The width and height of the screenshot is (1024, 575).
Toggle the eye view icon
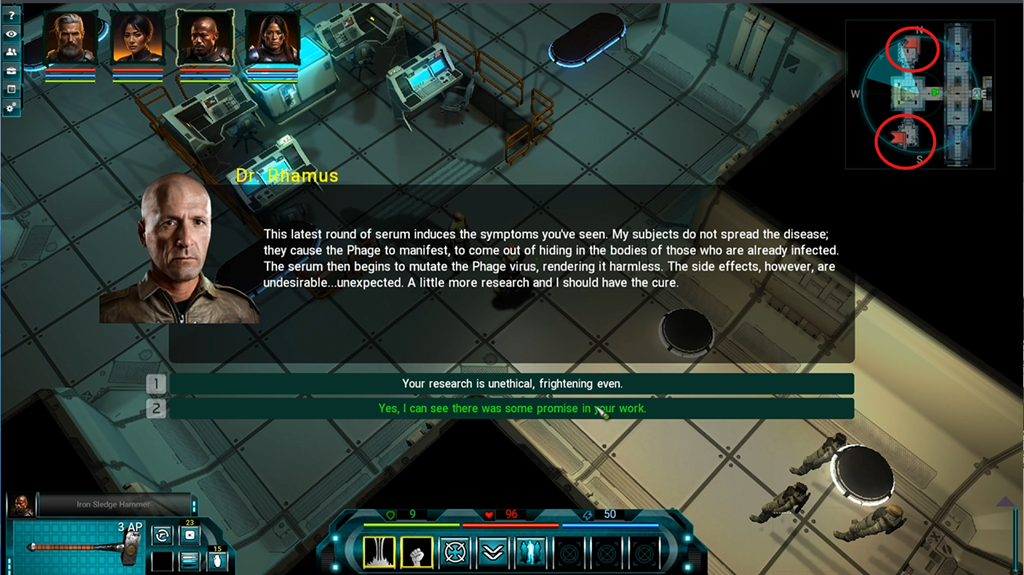(11, 33)
